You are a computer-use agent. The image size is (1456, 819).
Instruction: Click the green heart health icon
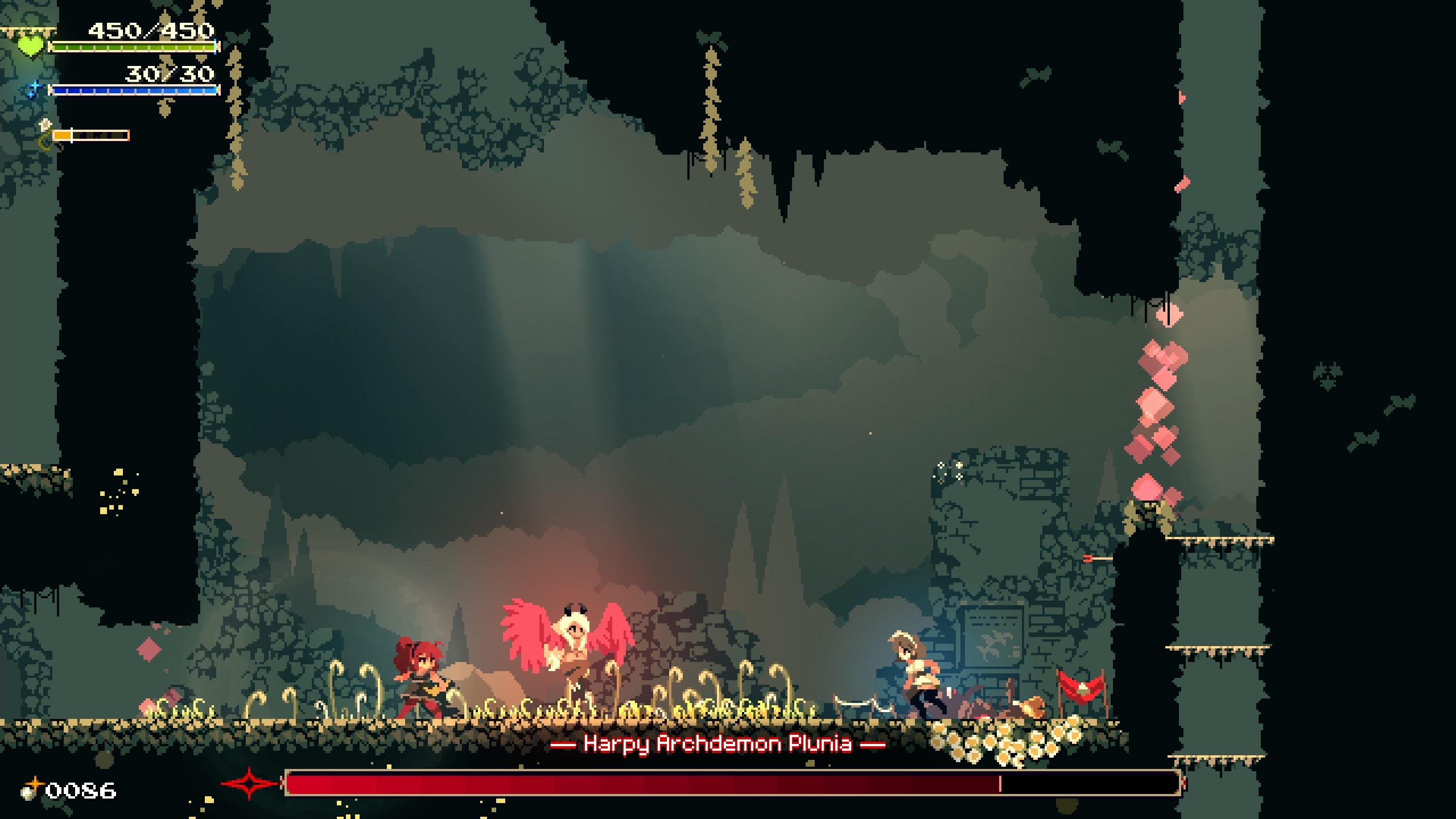(x=31, y=44)
